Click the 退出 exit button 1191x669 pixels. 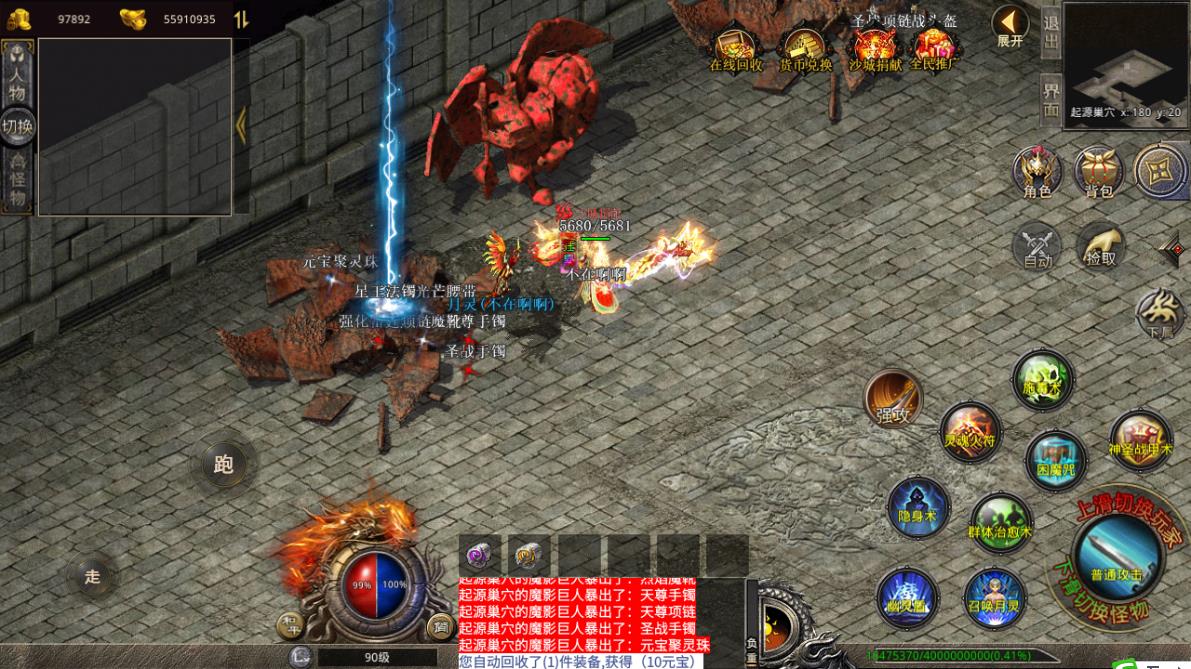1051,33
